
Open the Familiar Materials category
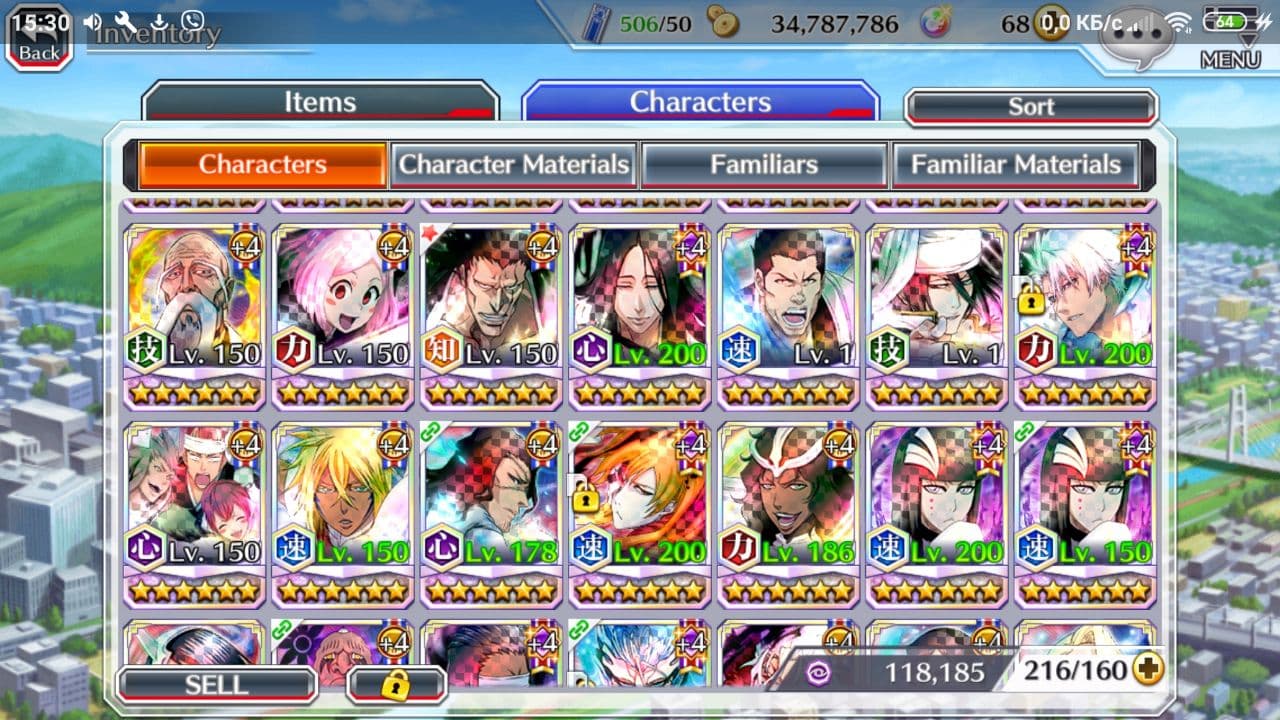tap(1015, 165)
